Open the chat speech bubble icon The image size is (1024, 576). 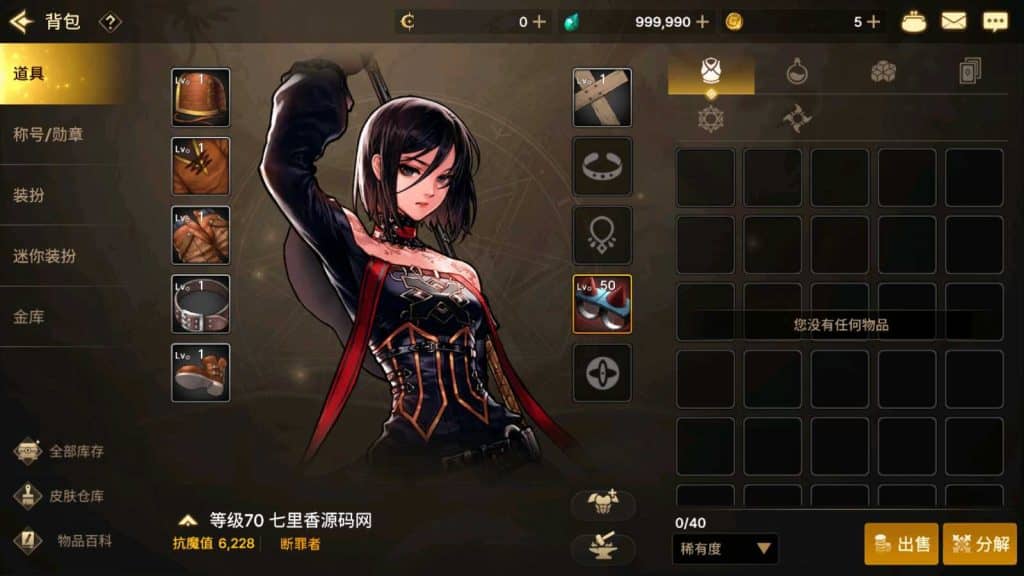point(995,21)
